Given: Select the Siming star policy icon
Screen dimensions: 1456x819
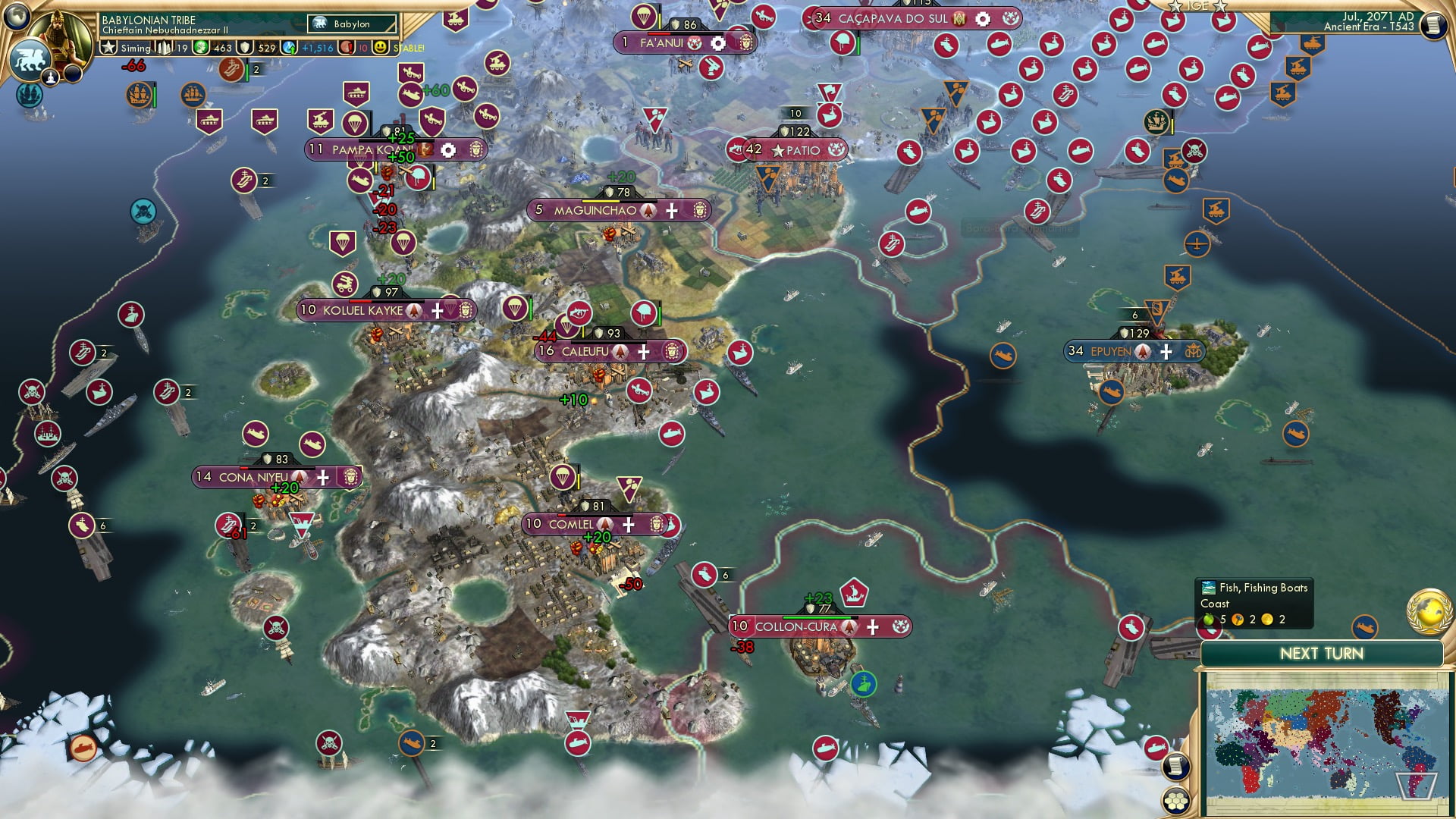Looking at the screenshot, I should (108, 47).
